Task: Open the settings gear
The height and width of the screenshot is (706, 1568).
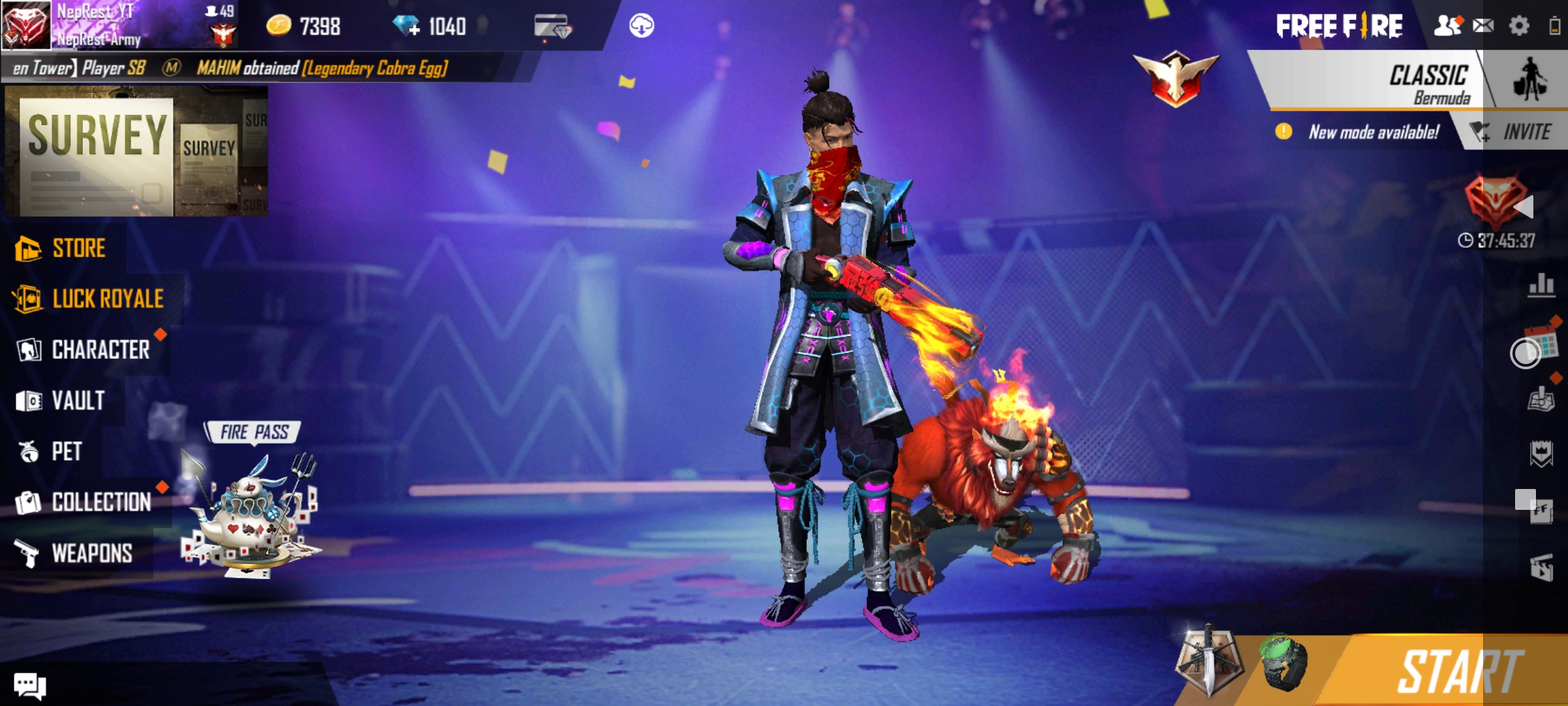Action: (x=1519, y=26)
